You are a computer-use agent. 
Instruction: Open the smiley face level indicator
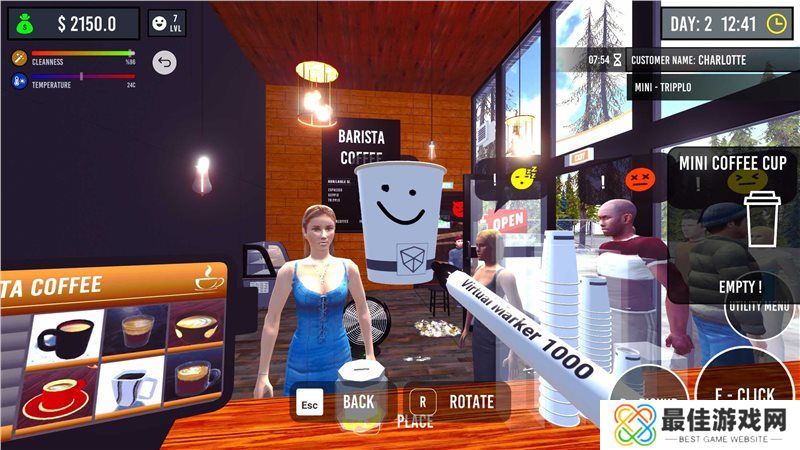(x=165, y=22)
